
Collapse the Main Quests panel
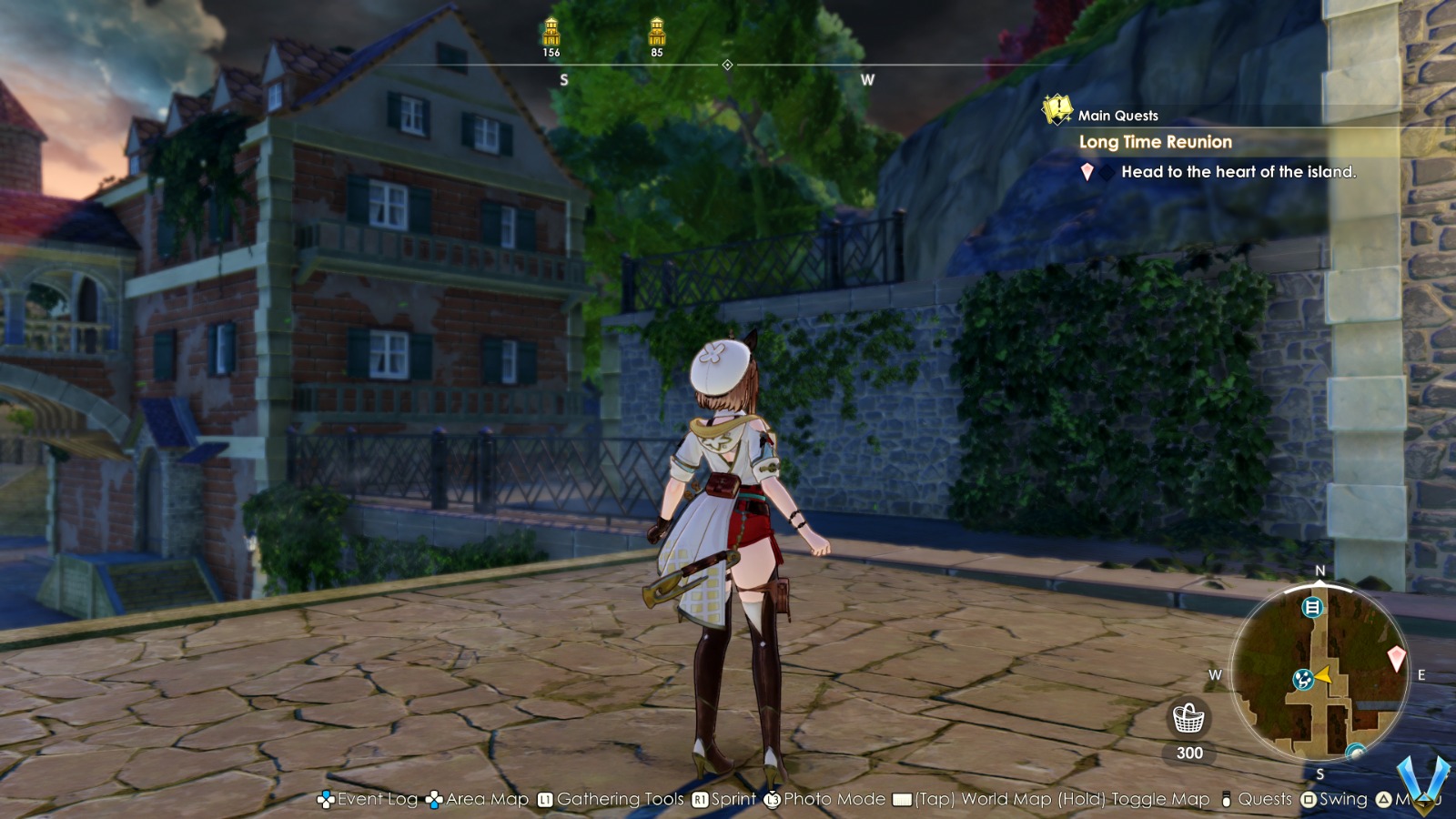tap(1117, 114)
